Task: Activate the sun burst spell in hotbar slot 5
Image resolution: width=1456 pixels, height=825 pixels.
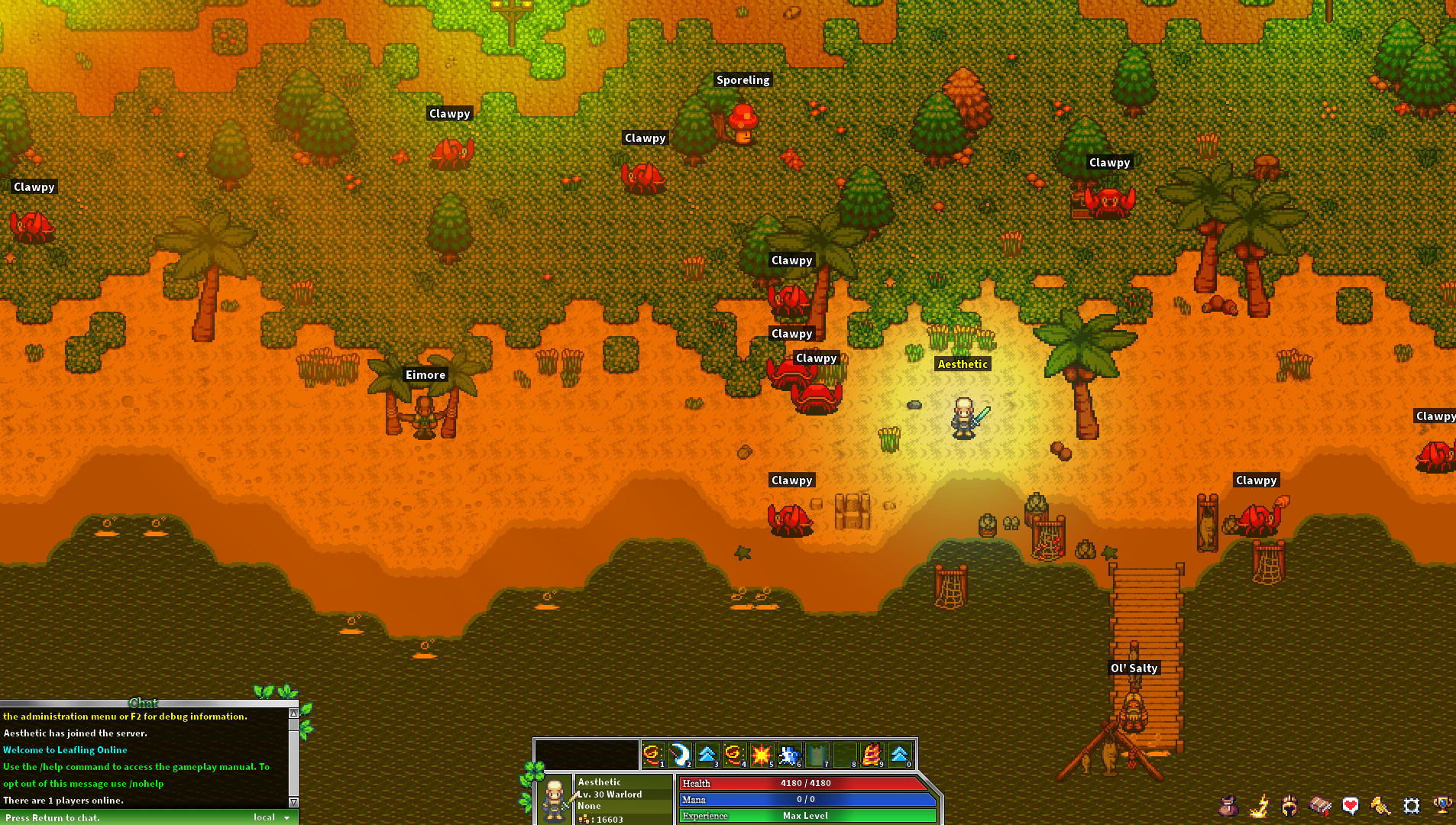Action: click(x=762, y=755)
